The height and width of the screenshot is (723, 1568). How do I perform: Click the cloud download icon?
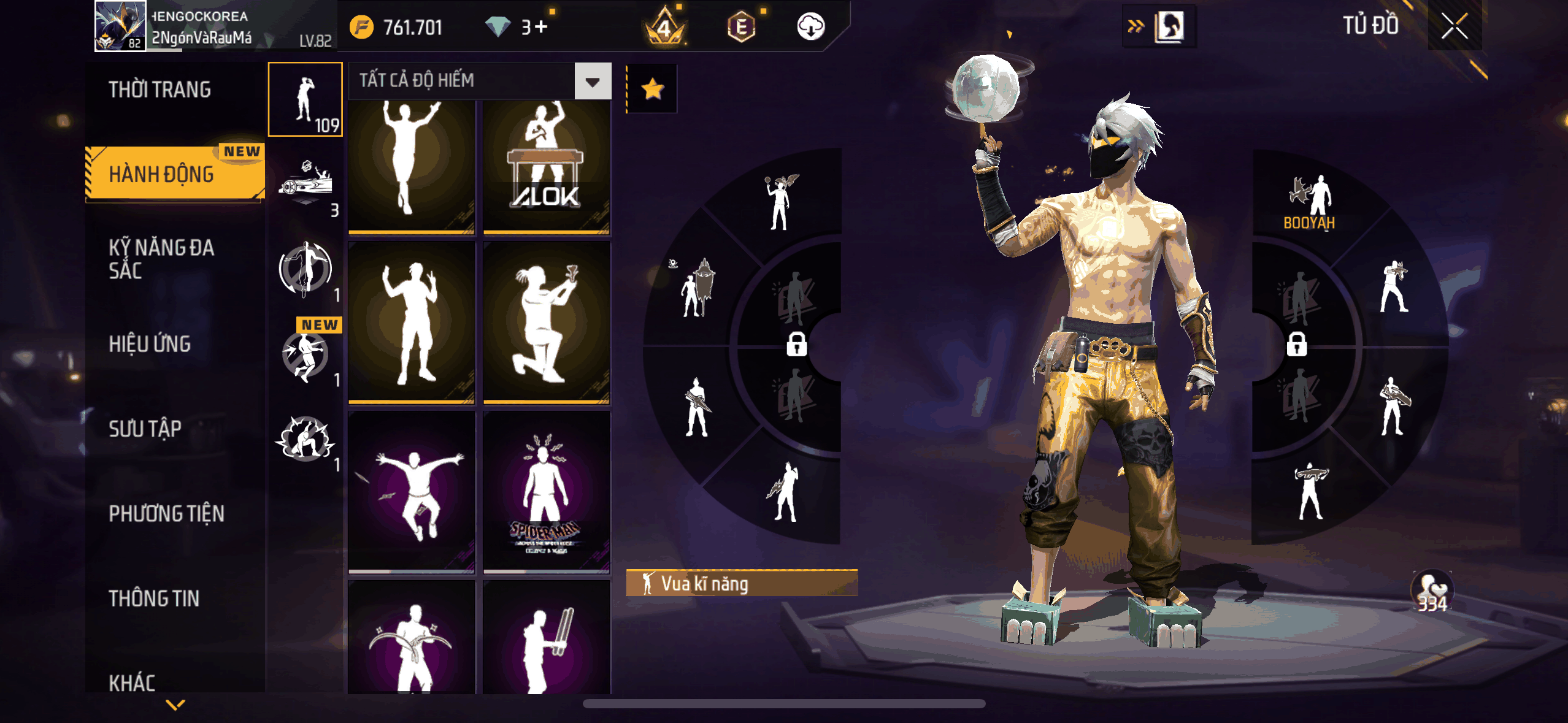[x=810, y=27]
